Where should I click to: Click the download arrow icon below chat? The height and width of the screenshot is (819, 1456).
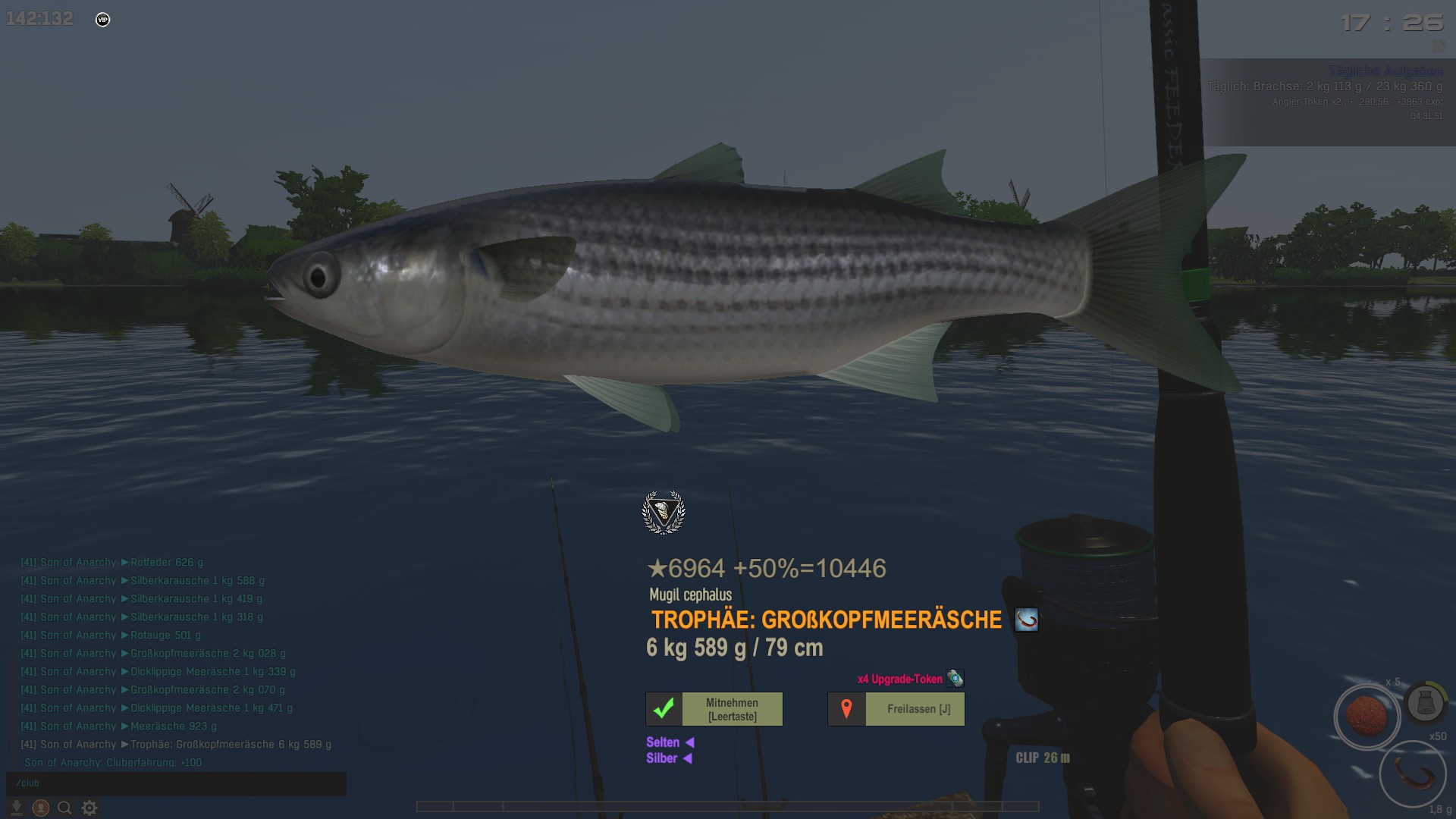[x=16, y=808]
